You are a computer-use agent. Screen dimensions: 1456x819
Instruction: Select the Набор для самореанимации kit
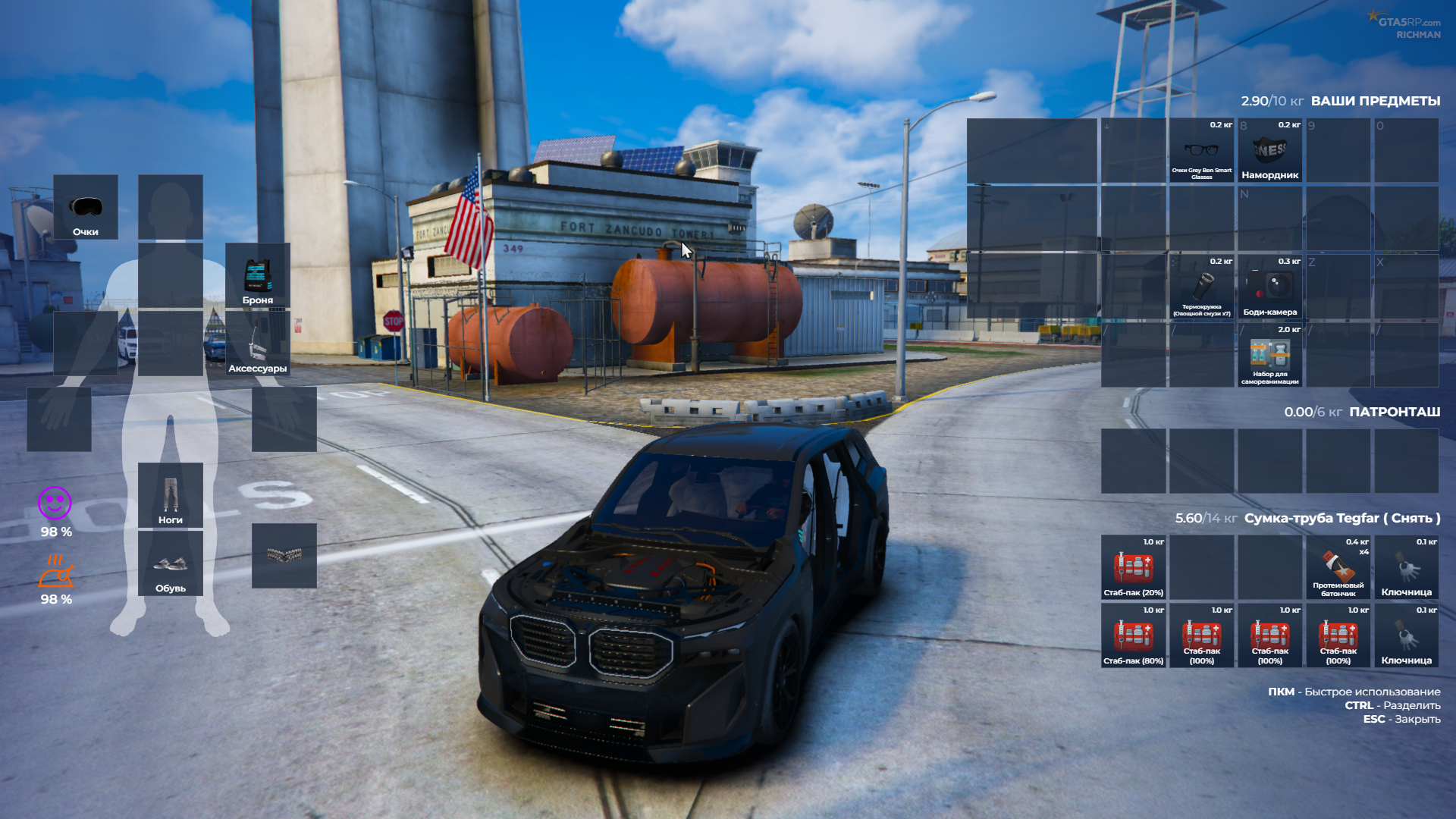[x=1270, y=356]
